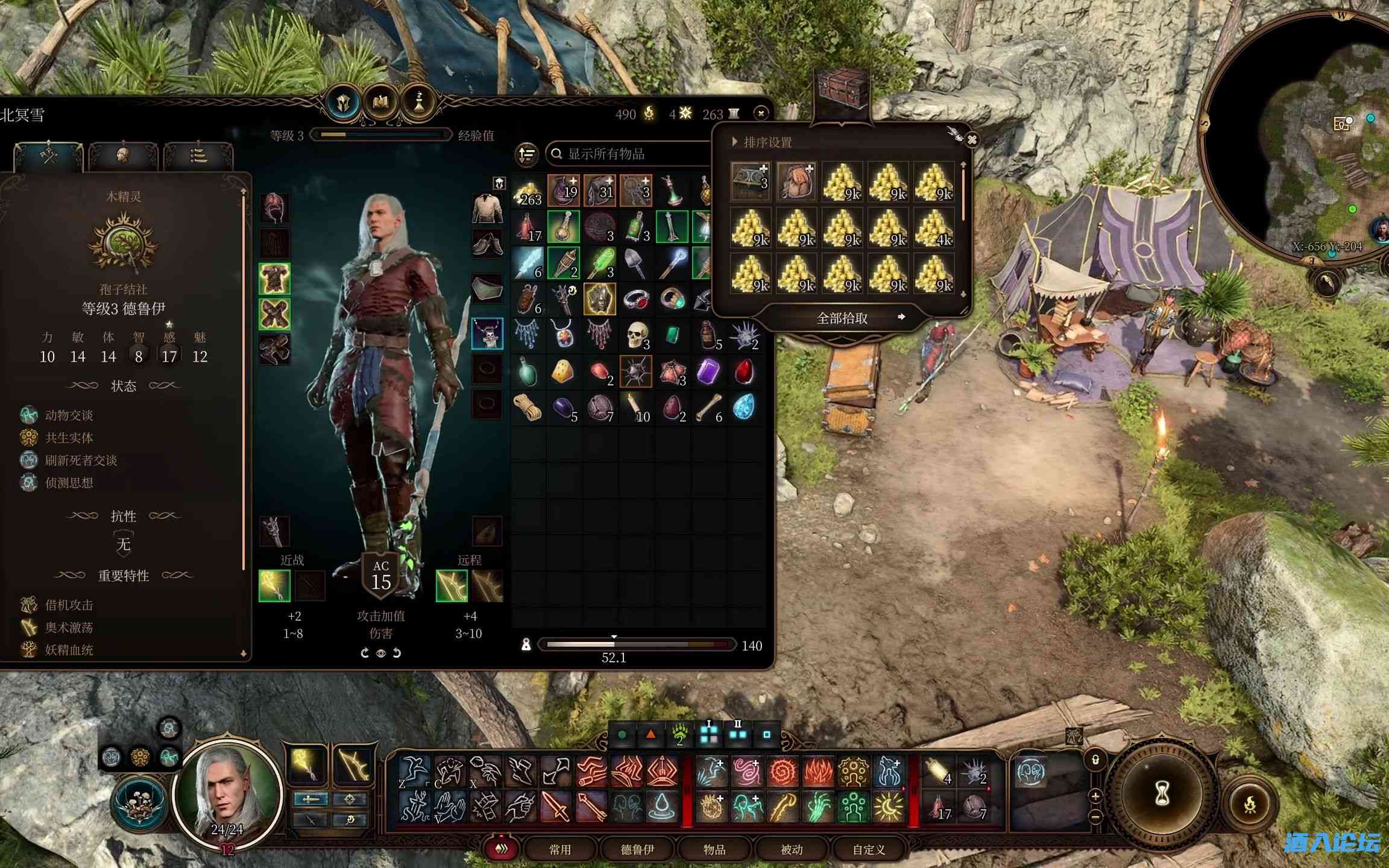
Task: Select the cheese wedge in inventory
Action: 563,371
